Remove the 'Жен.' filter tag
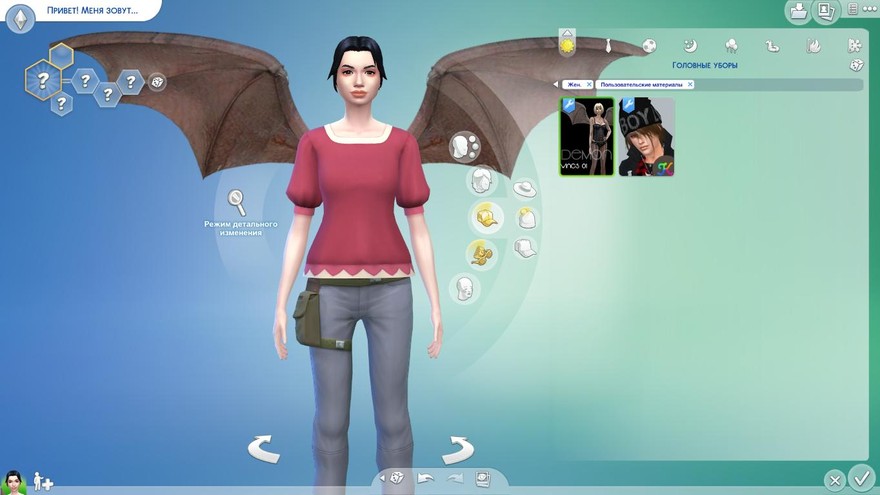The height and width of the screenshot is (495, 880). click(589, 85)
